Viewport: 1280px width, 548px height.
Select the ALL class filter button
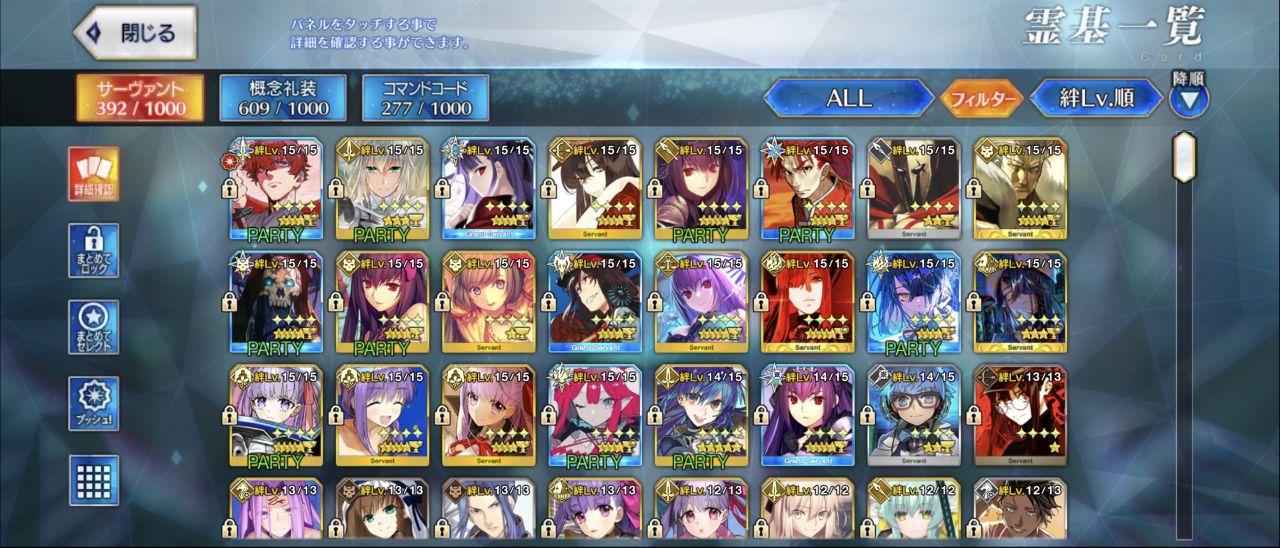click(x=848, y=98)
